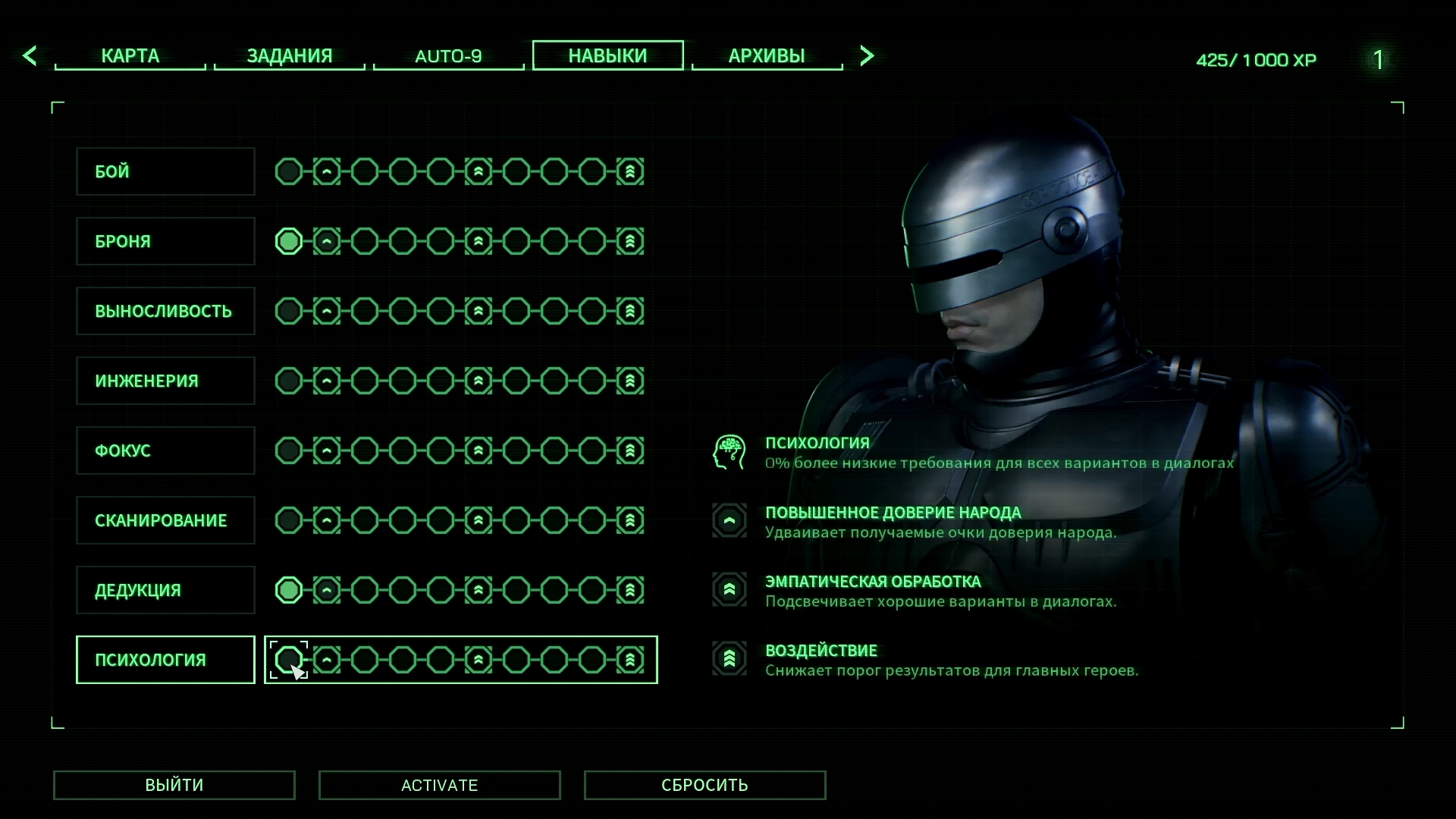This screenshot has height=819, width=1456.
Task: Click the left arrow beside the tabs
Action: point(30,55)
